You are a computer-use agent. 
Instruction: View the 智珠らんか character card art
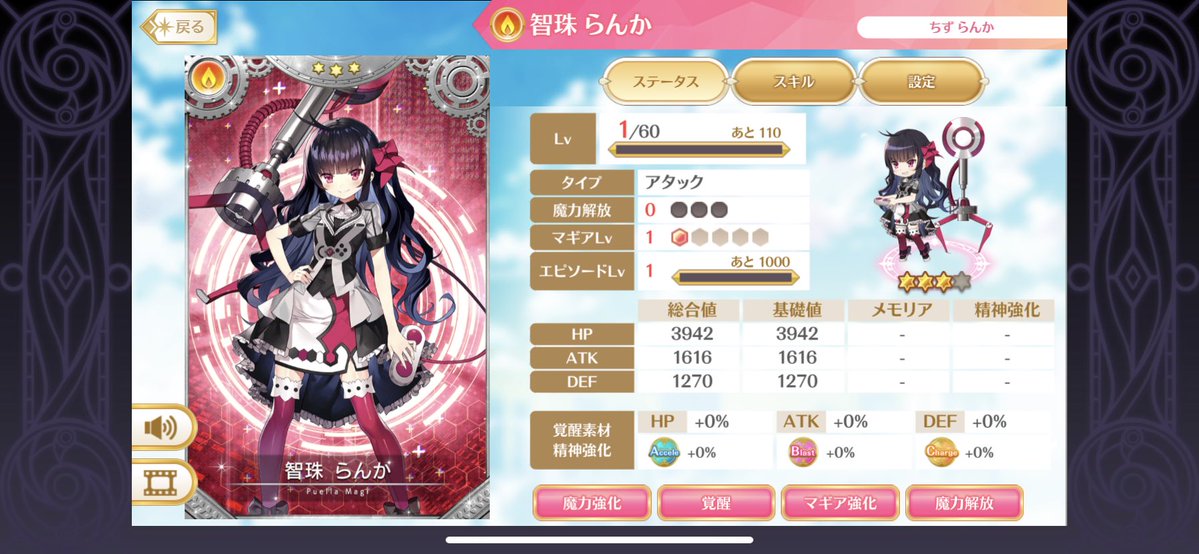pos(337,285)
